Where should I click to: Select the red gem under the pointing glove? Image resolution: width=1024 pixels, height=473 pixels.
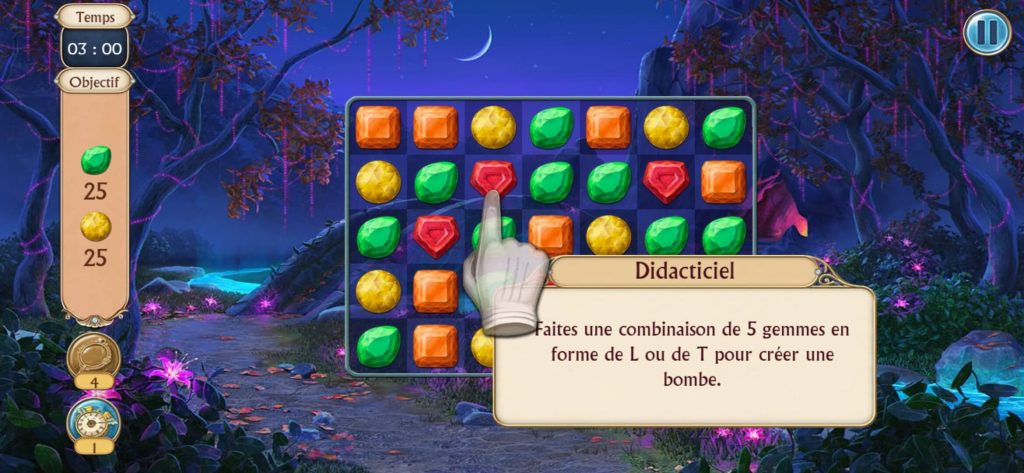[493, 179]
